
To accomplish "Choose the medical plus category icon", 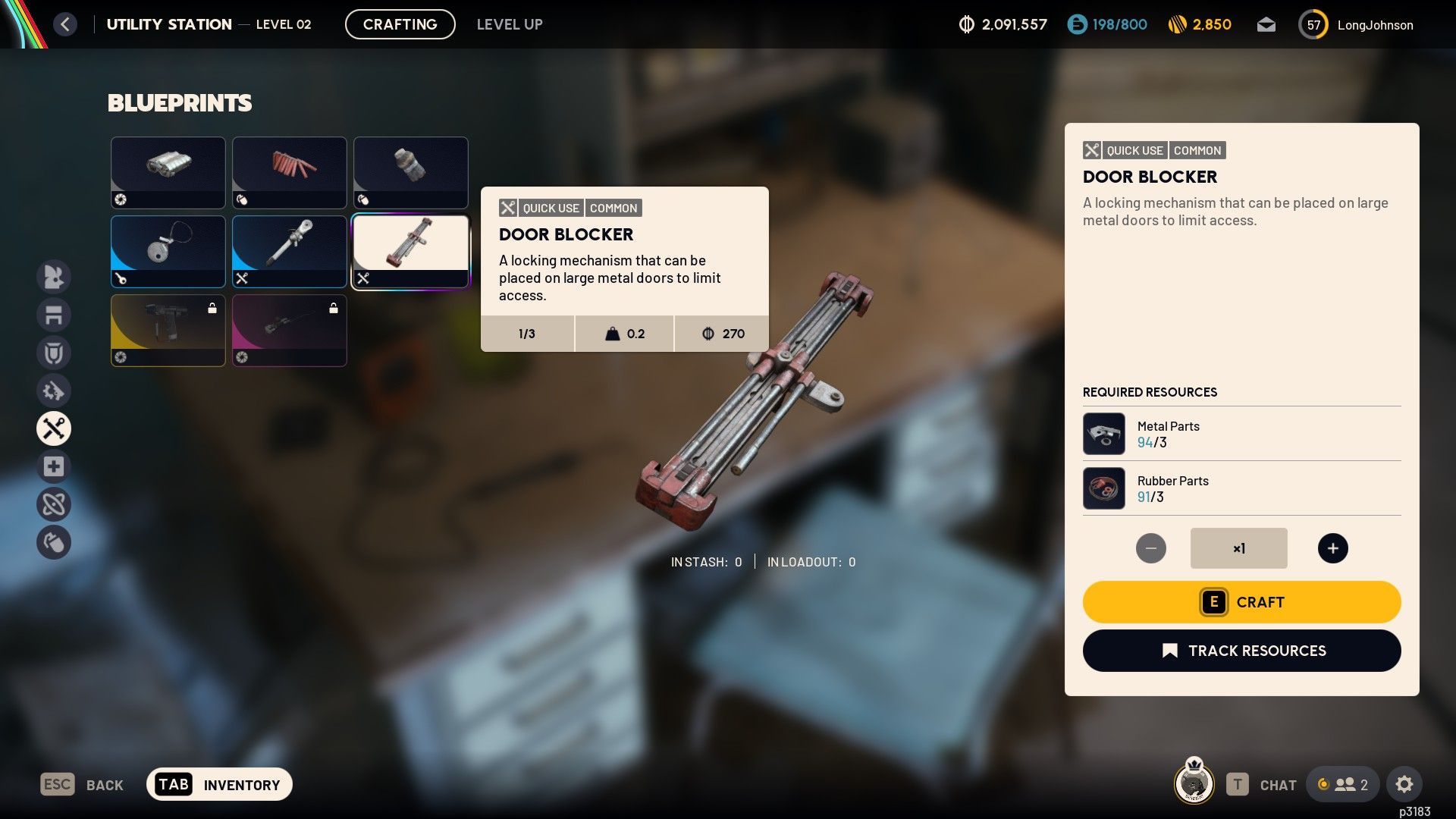I will 54,466.
